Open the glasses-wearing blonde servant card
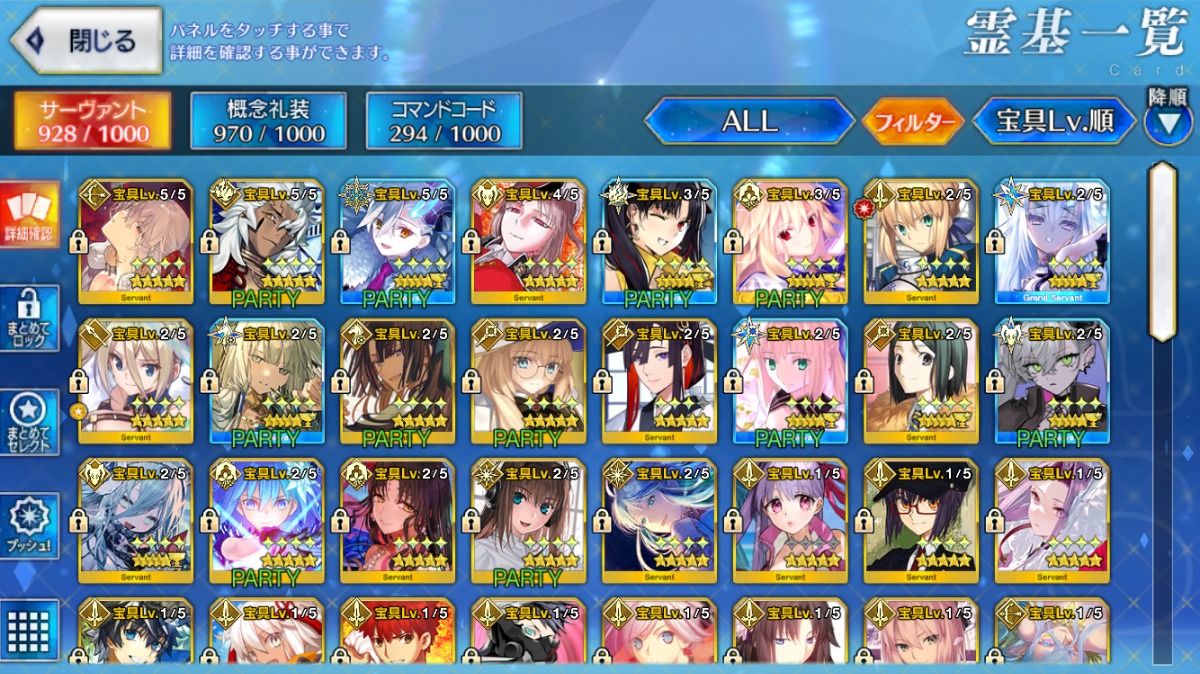 (528, 381)
